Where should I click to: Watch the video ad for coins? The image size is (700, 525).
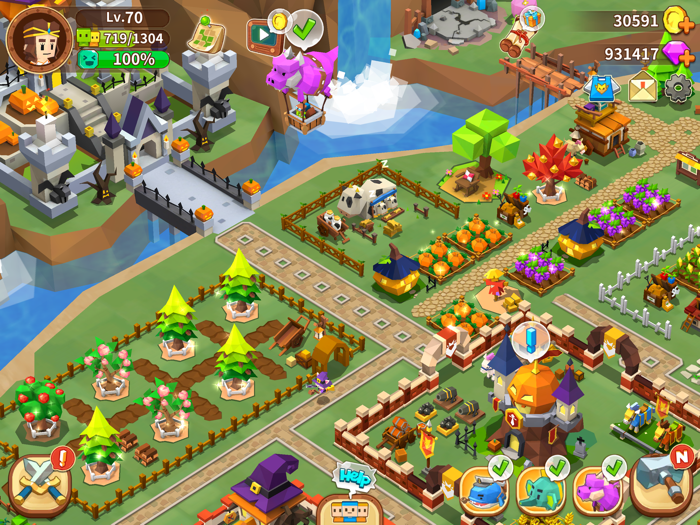point(265,36)
